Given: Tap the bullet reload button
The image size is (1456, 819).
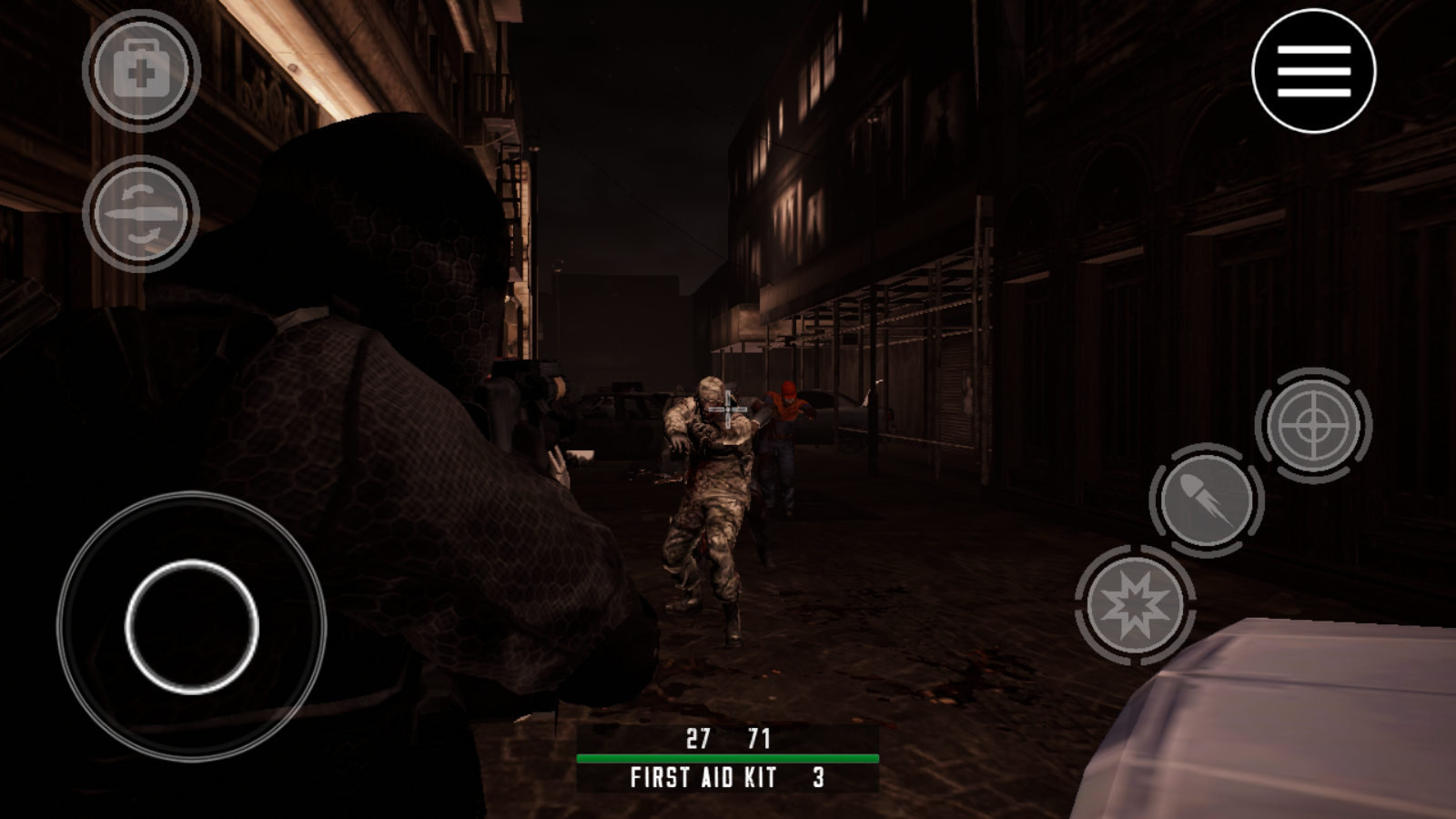Looking at the screenshot, I should [1207, 500].
